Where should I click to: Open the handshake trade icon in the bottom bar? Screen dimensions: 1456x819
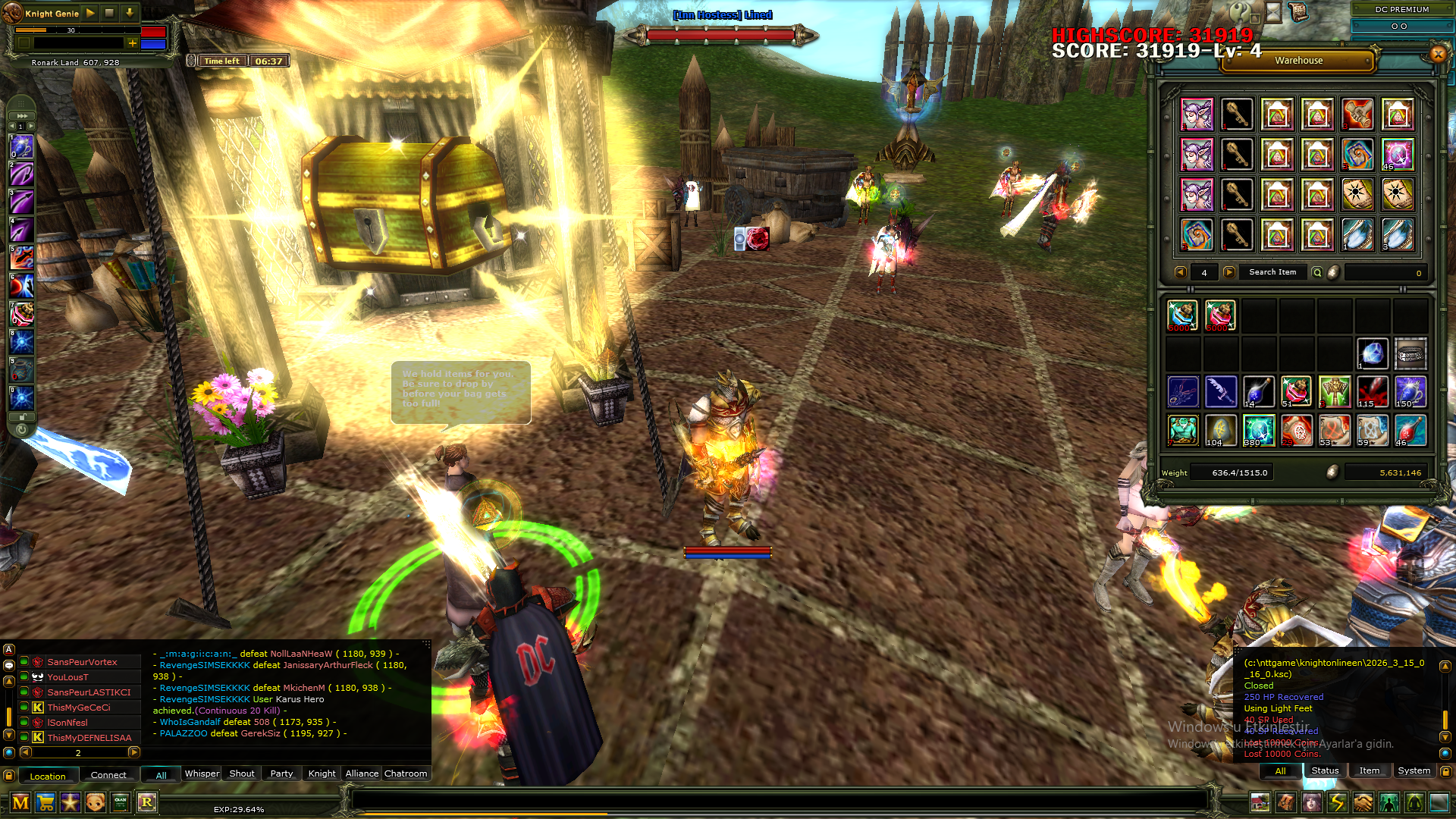[1363, 802]
